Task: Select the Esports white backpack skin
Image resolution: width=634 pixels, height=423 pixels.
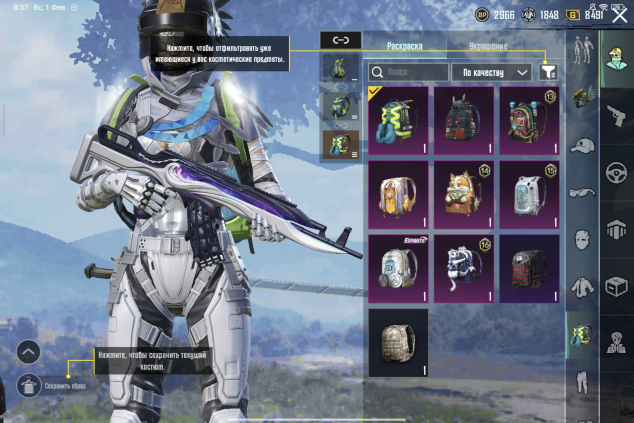Action: (398, 268)
